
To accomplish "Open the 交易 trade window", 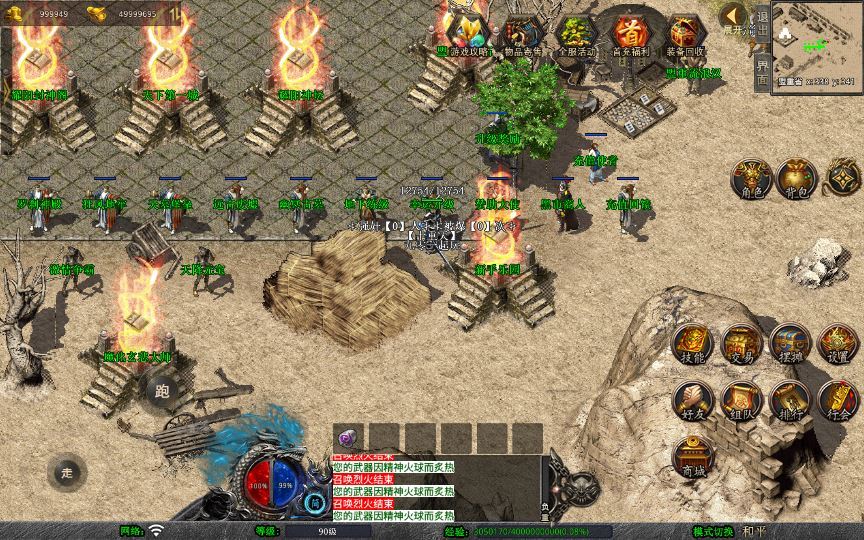I will pyautogui.click(x=741, y=343).
